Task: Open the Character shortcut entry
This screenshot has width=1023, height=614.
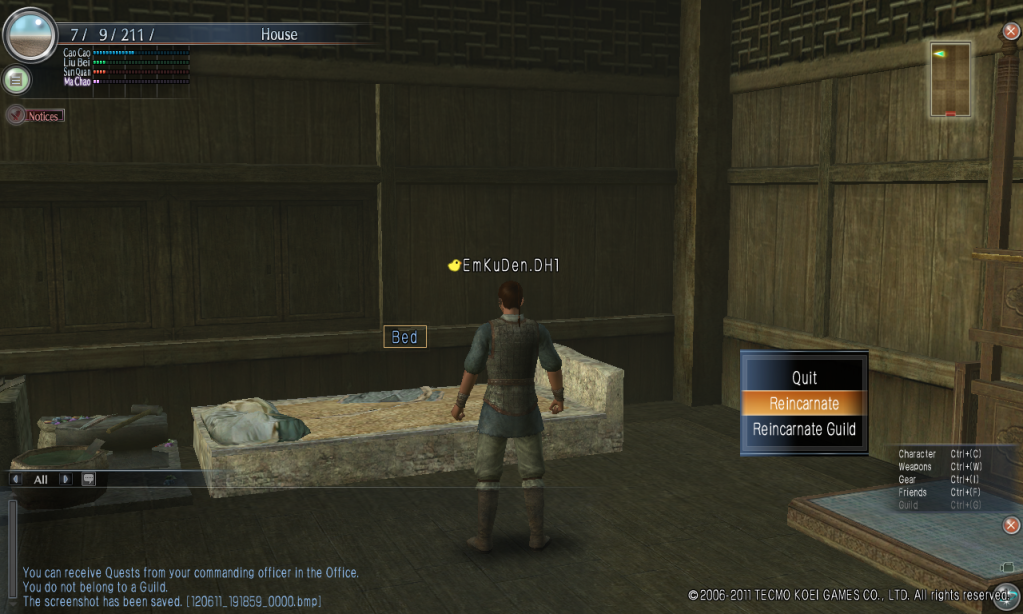Action: (x=917, y=454)
